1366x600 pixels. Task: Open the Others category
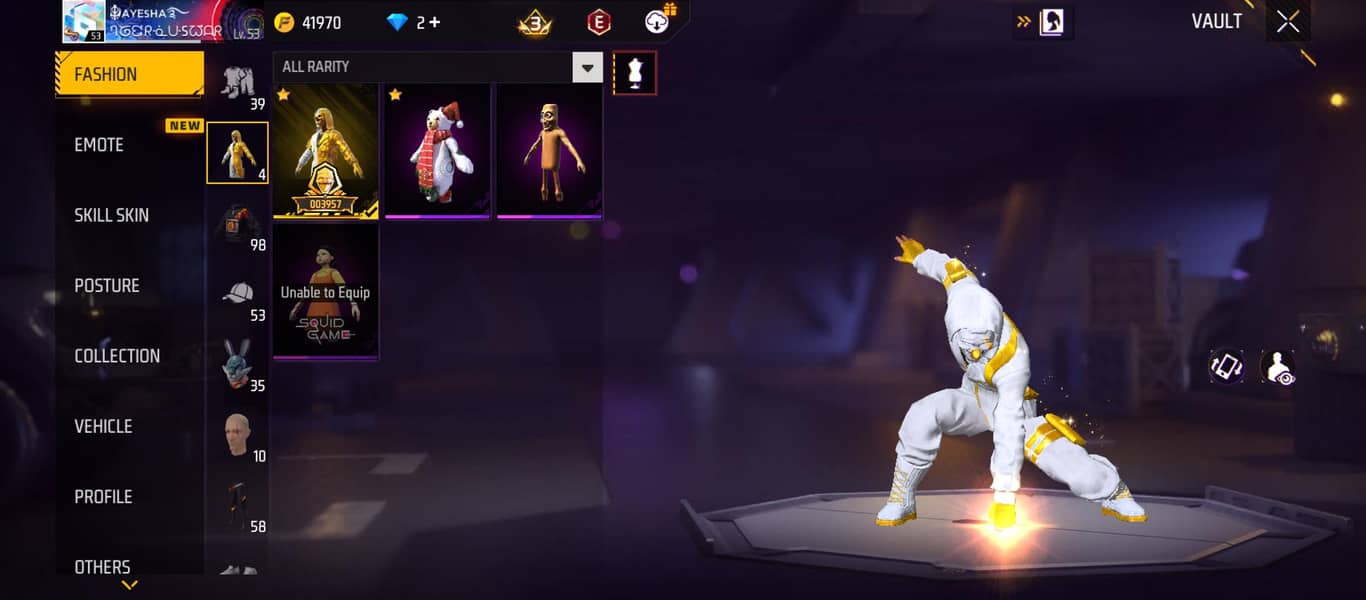102,566
